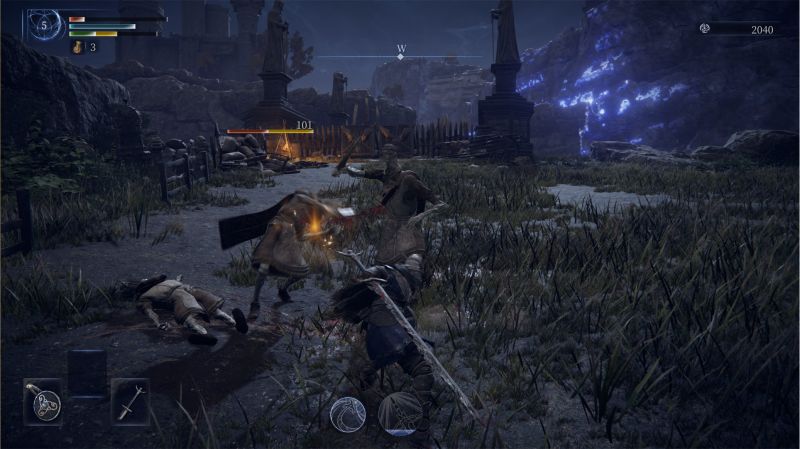Click the healing flask icon
This screenshot has width=800, height=449.
pyautogui.click(x=78, y=47)
